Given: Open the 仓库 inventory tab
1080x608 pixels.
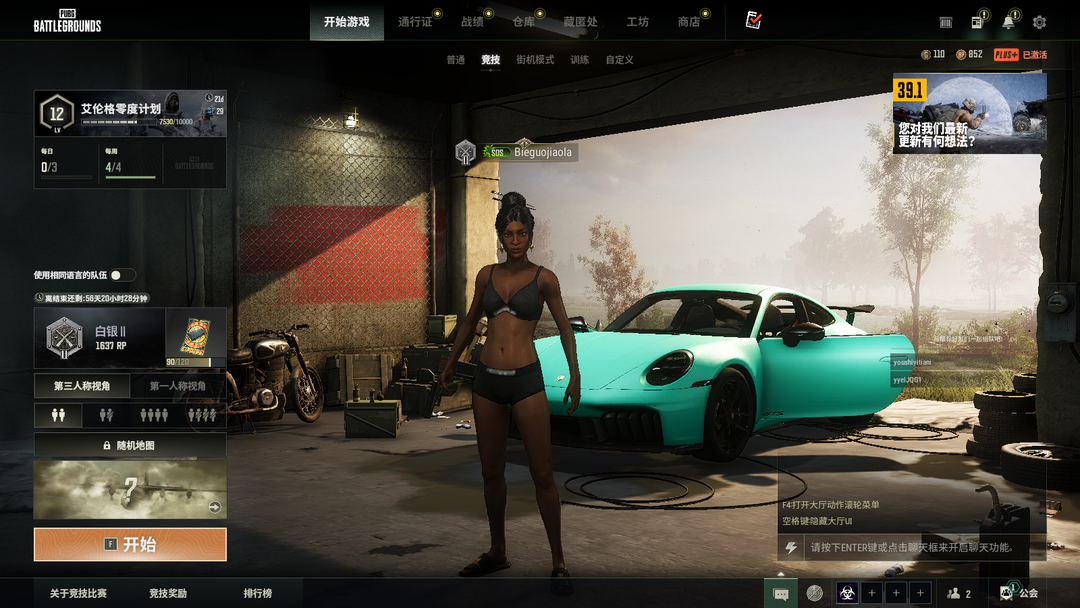Looking at the screenshot, I should click(523, 22).
